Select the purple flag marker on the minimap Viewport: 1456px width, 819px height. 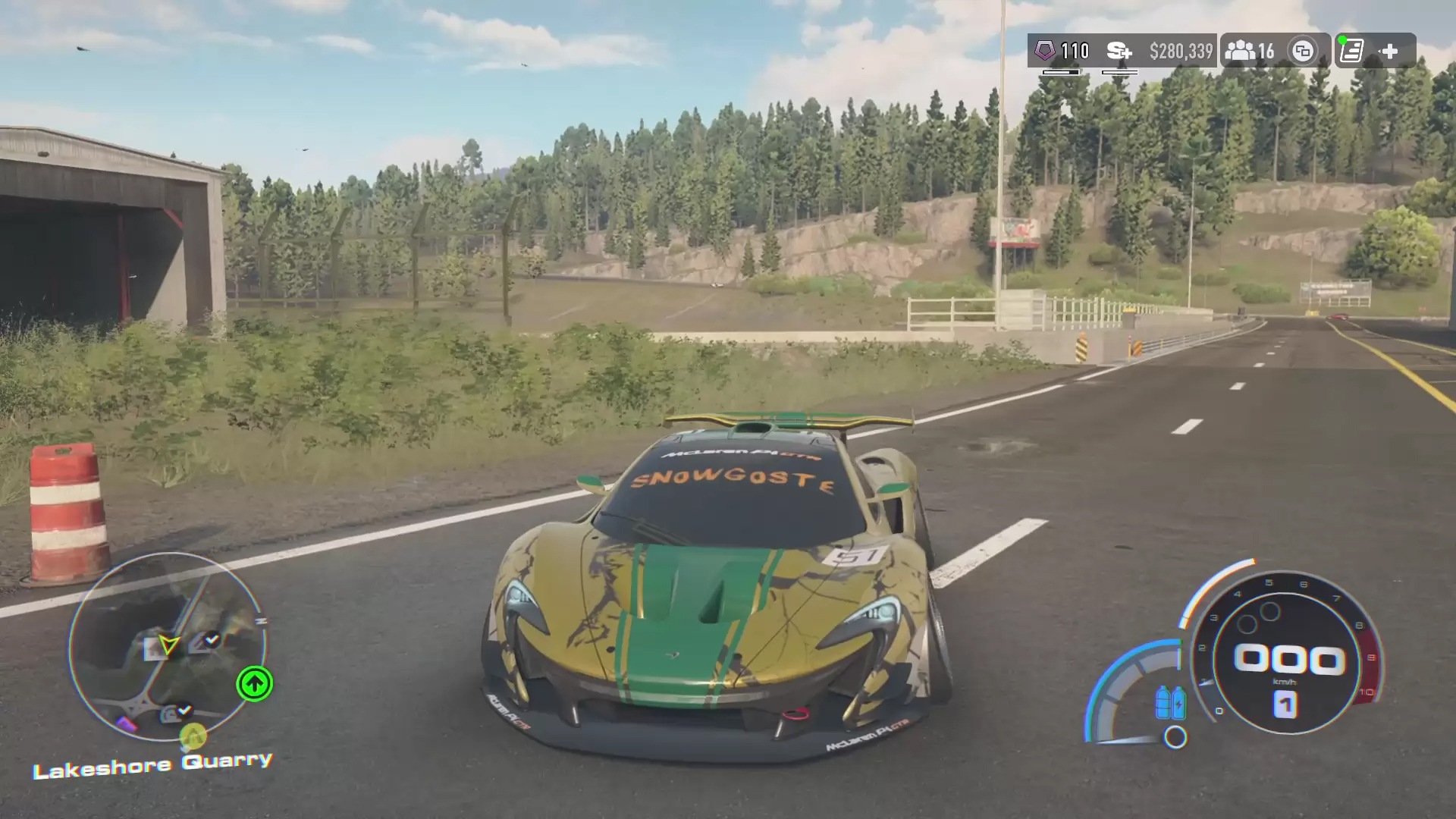127,724
